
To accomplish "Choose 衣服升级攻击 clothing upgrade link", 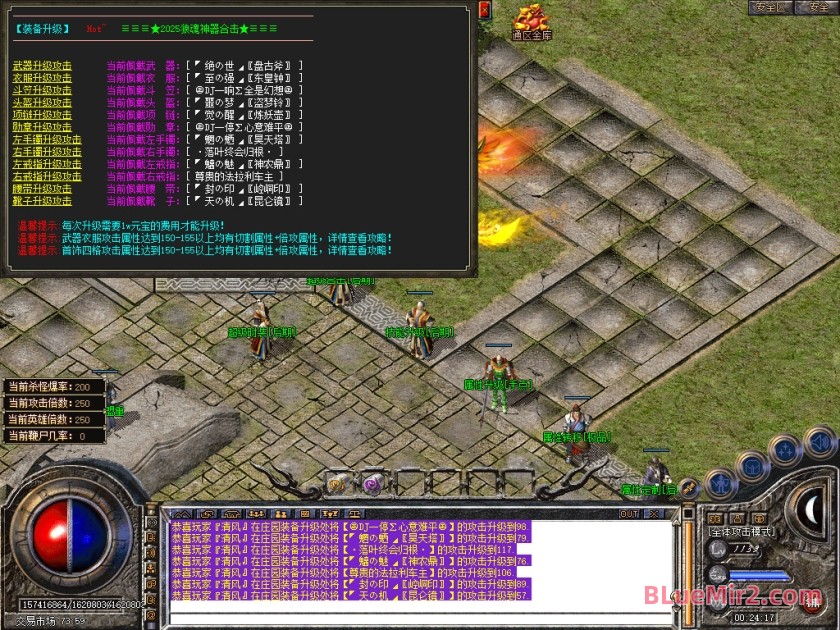I will tap(41, 77).
